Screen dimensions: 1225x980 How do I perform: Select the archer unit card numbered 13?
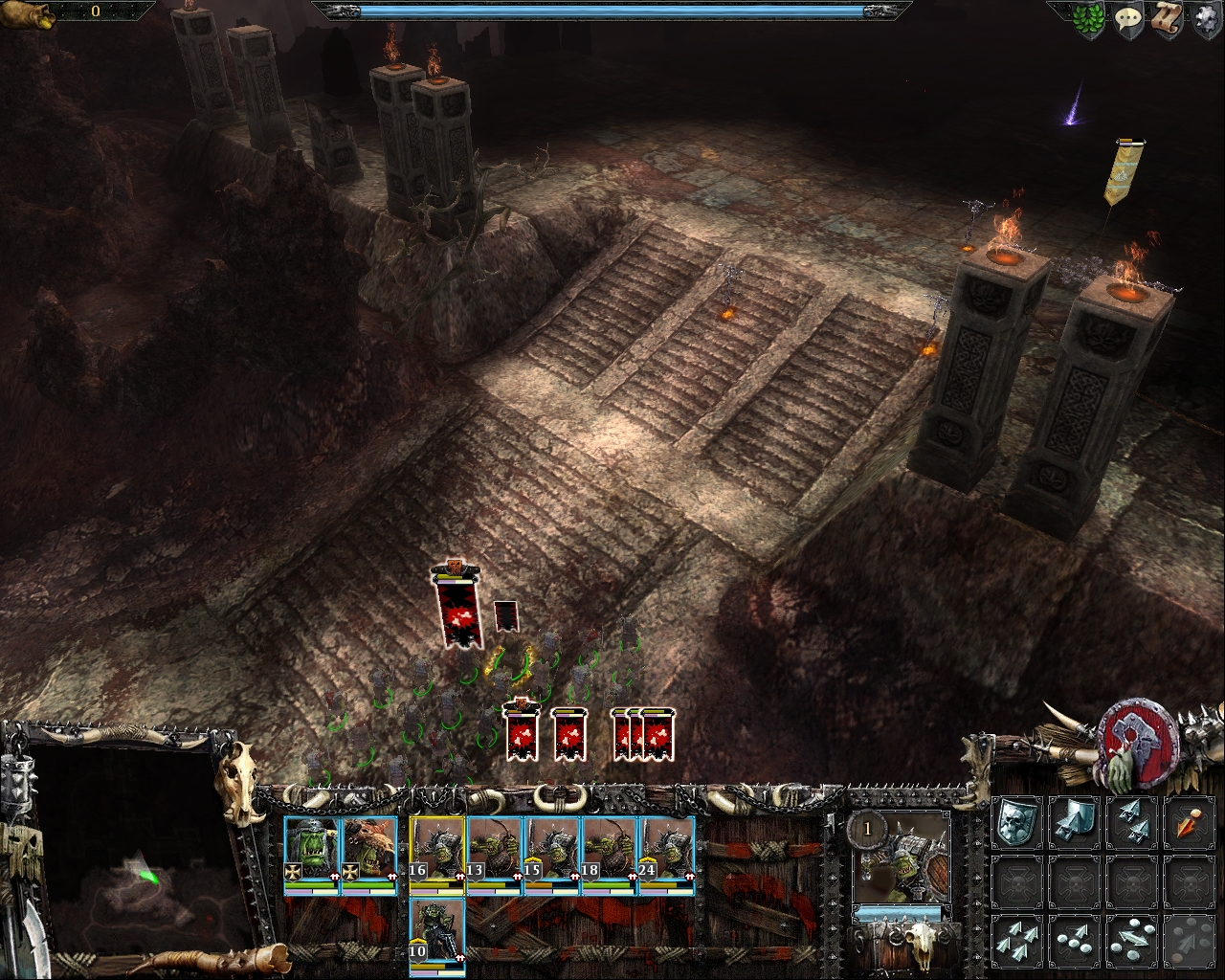[x=495, y=853]
